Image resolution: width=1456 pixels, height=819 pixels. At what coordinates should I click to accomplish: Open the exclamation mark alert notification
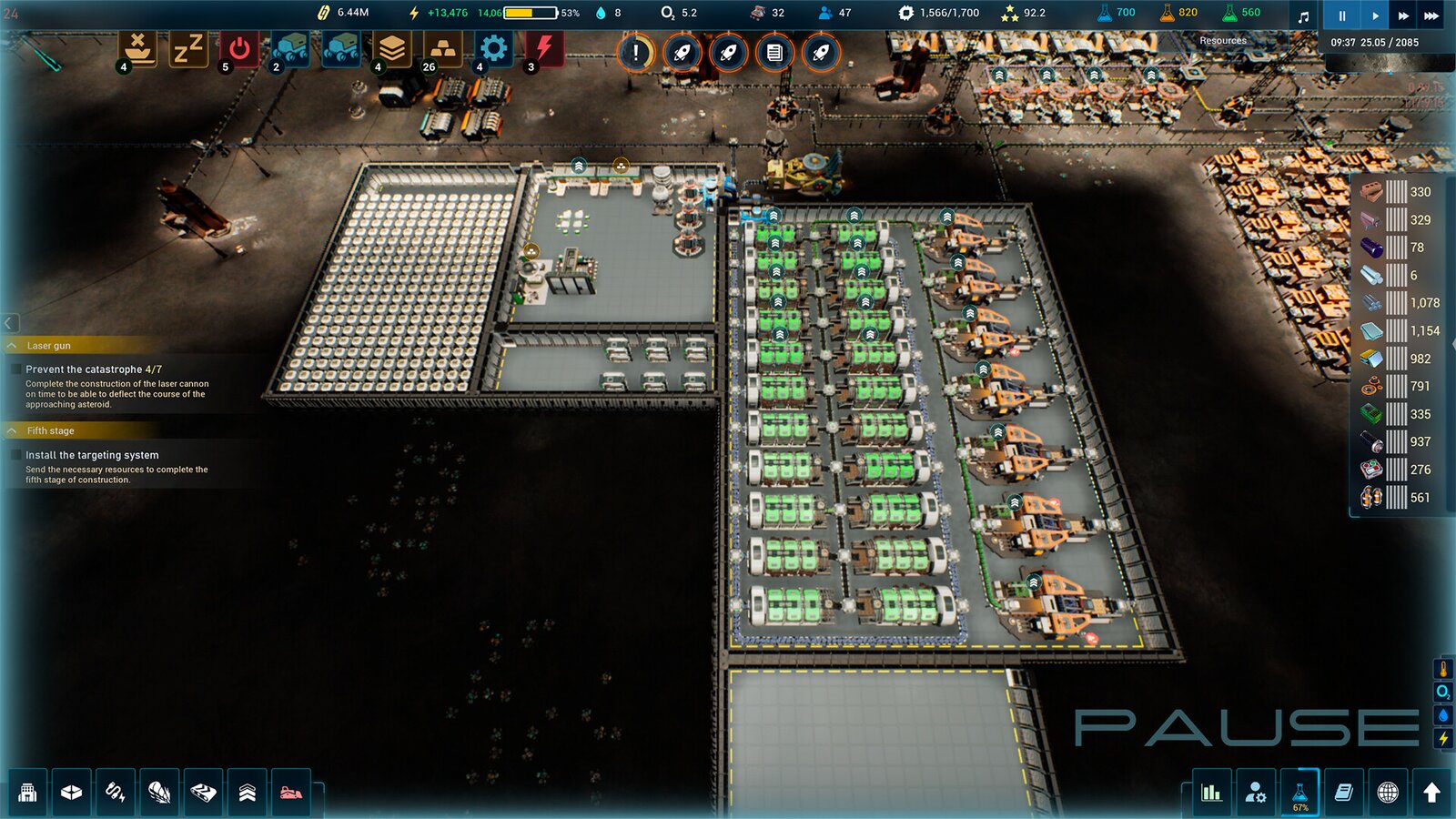(x=635, y=53)
